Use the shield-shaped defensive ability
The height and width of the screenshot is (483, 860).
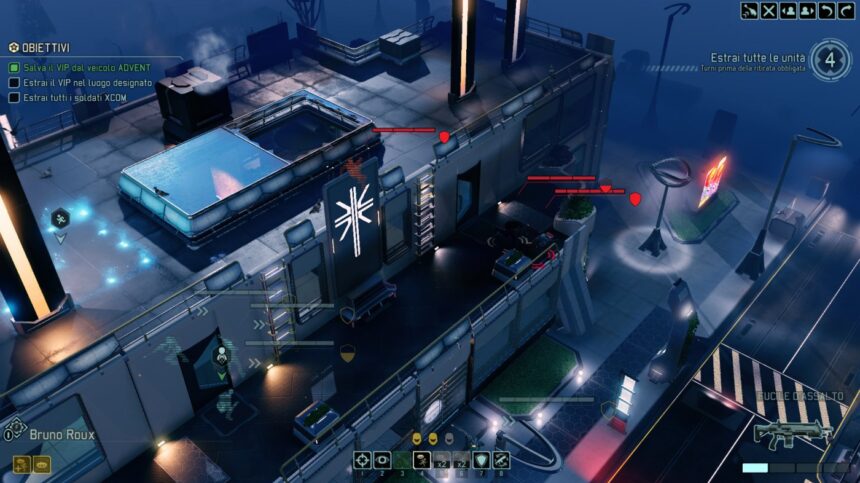click(x=482, y=460)
